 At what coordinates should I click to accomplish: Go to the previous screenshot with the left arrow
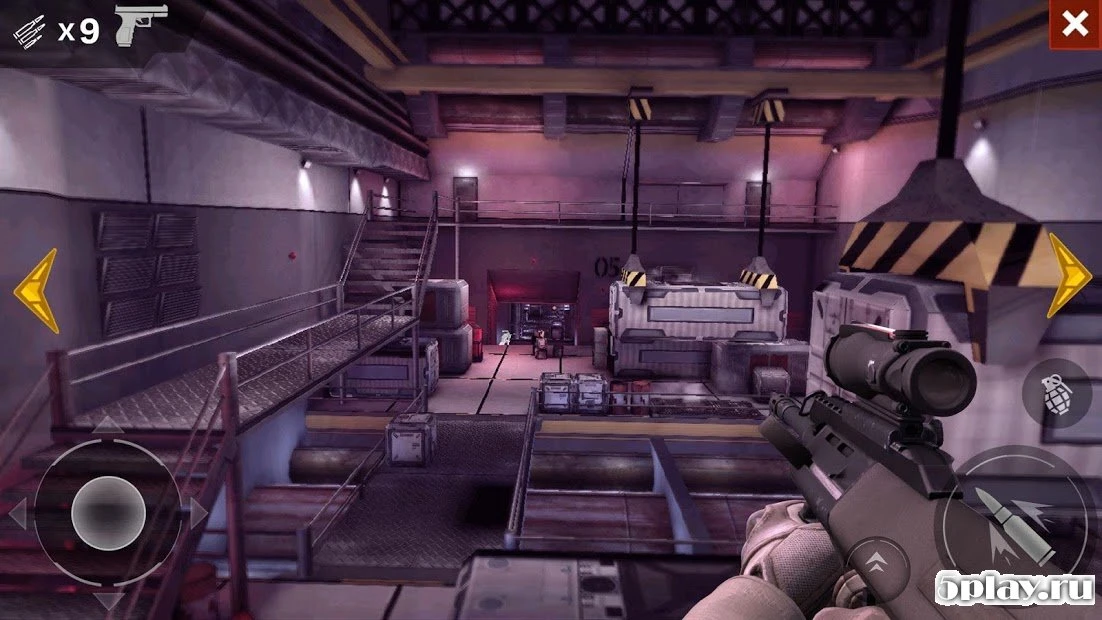click(36, 291)
